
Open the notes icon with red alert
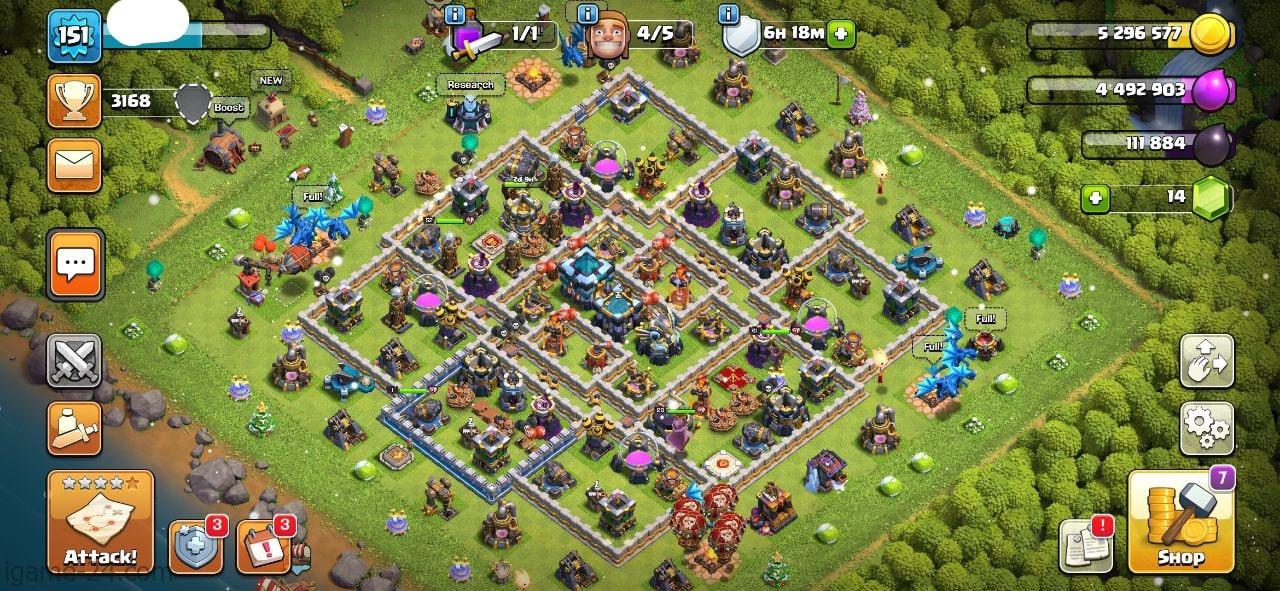[x=1086, y=546]
